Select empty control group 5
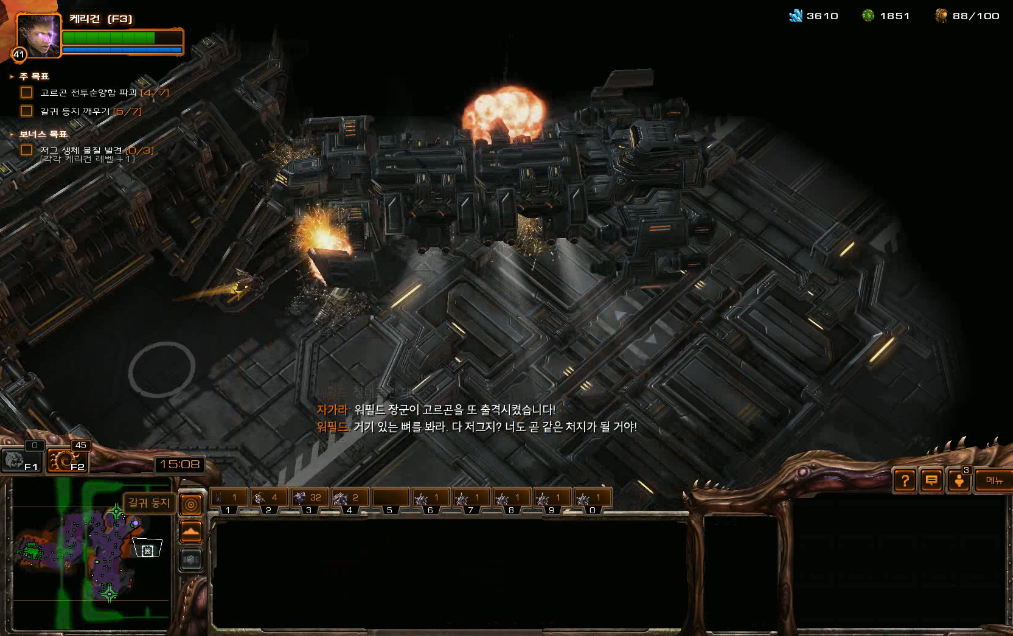1013x636 pixels. [391, 498]
